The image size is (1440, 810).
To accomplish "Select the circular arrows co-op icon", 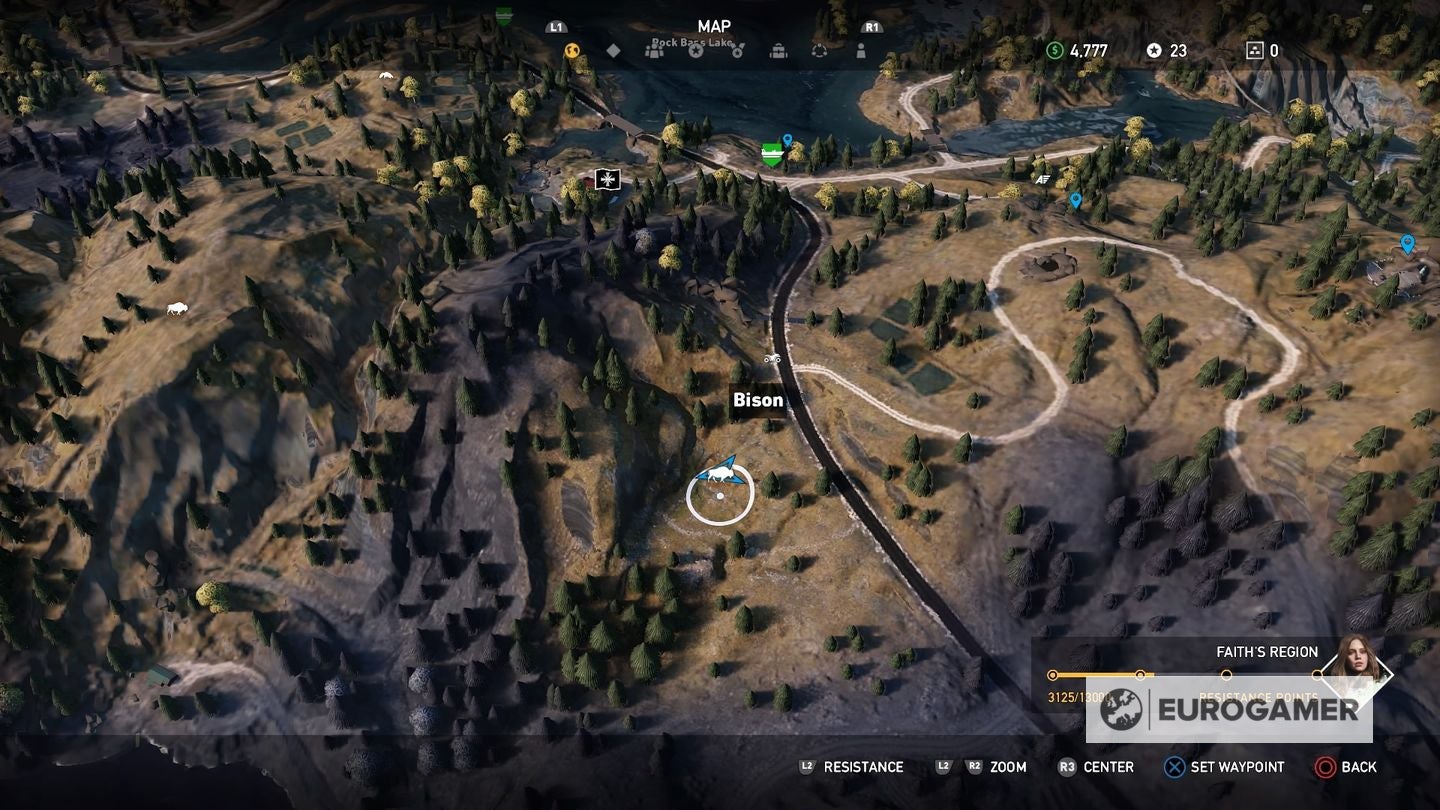I will click(820, 51).
